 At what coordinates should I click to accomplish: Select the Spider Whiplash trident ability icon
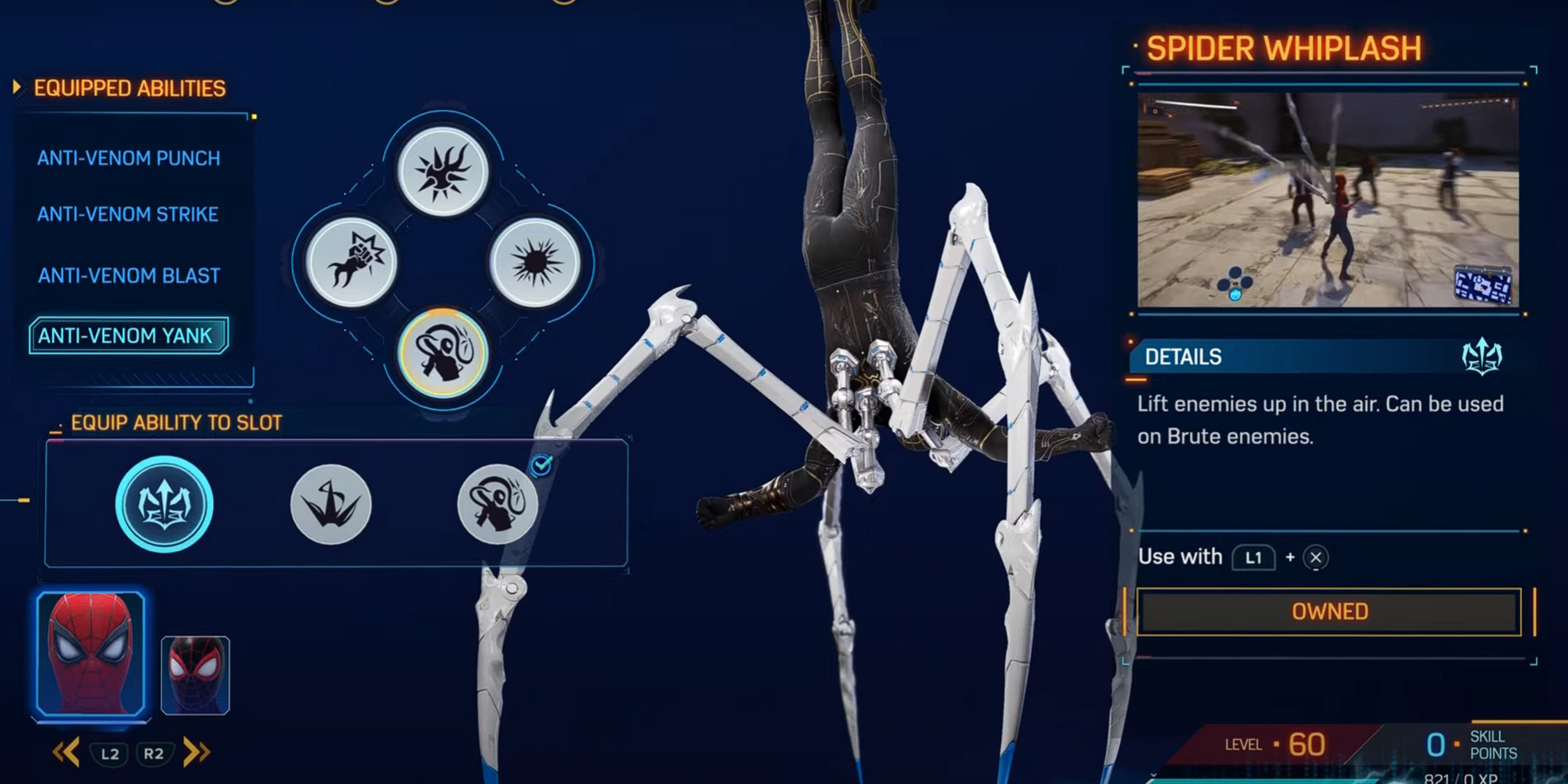point(164,504)
